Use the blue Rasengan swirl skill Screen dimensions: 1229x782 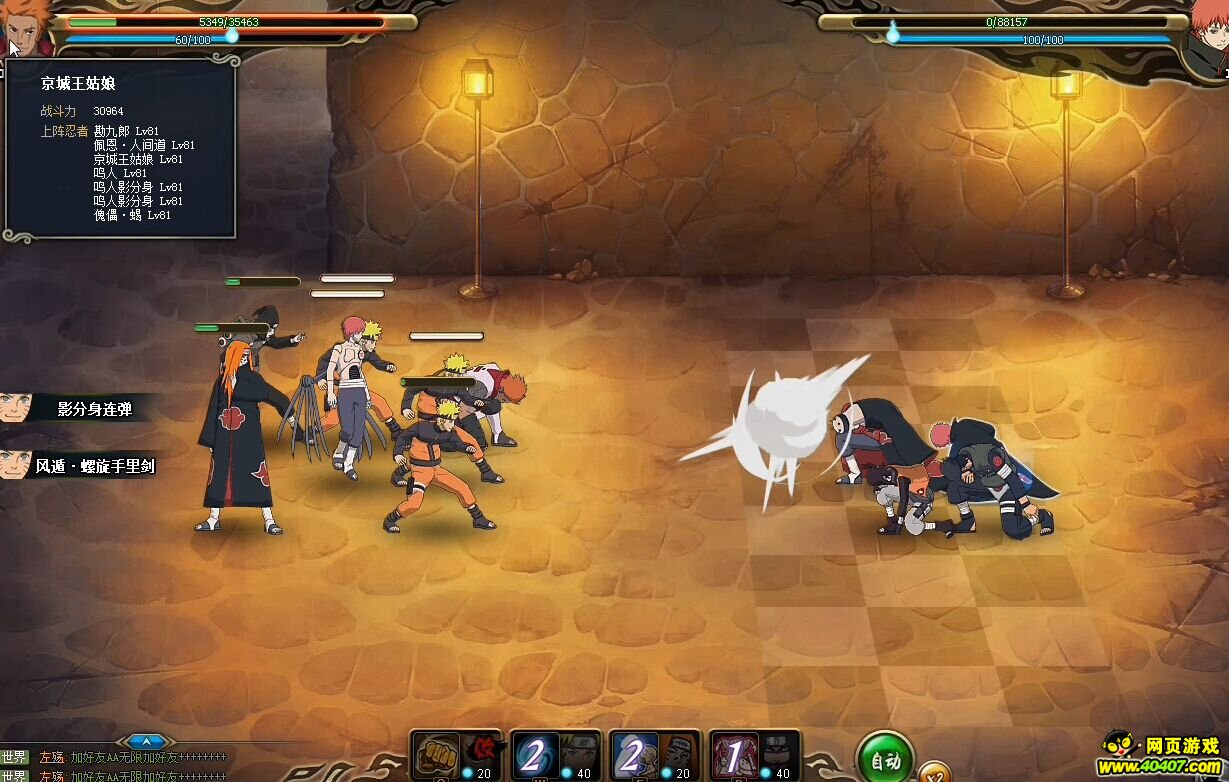coord(535,756)
